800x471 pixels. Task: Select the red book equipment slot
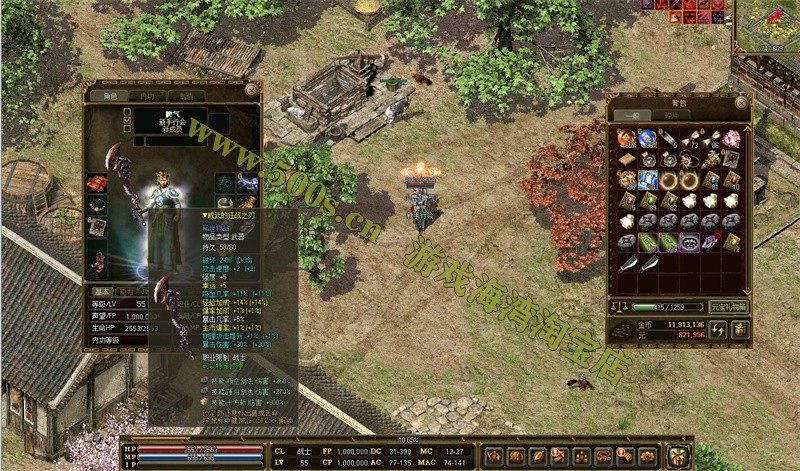click(97, 184)
